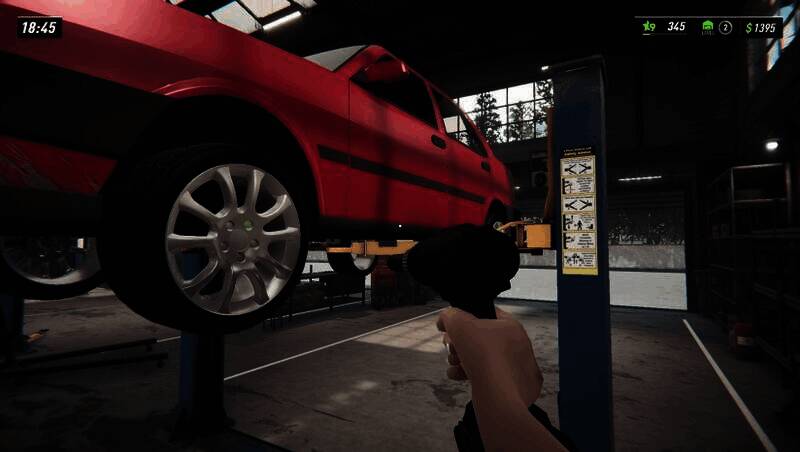
Task: Click the green garage icon in the HUD
Action: (x=708, y=27)
